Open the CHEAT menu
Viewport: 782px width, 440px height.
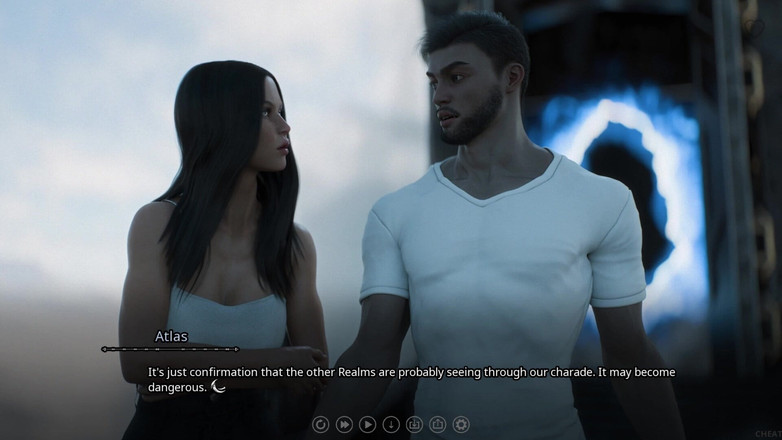(767, 434)
